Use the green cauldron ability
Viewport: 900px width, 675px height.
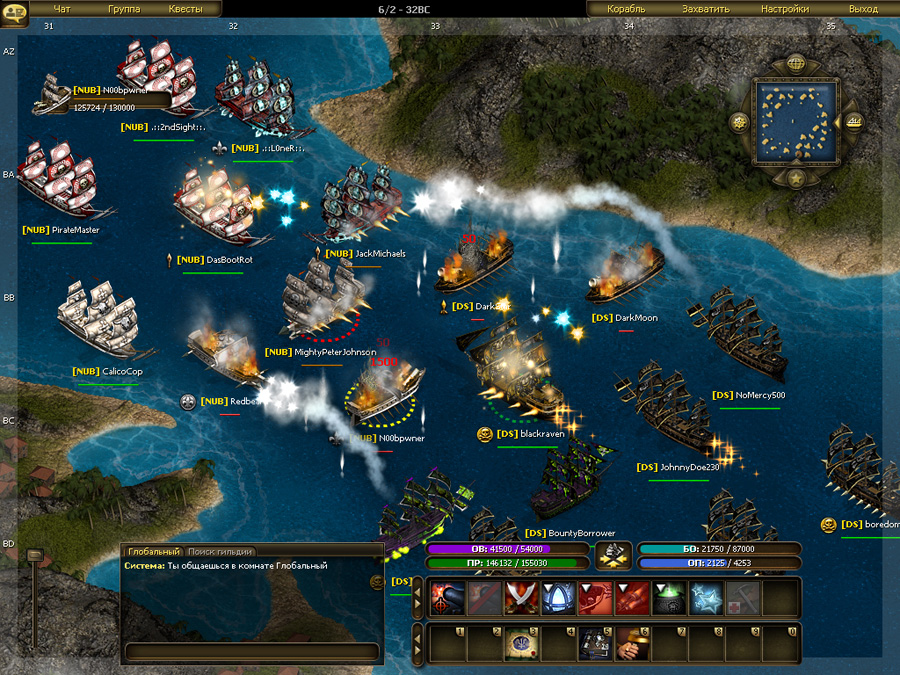[667, 598]
